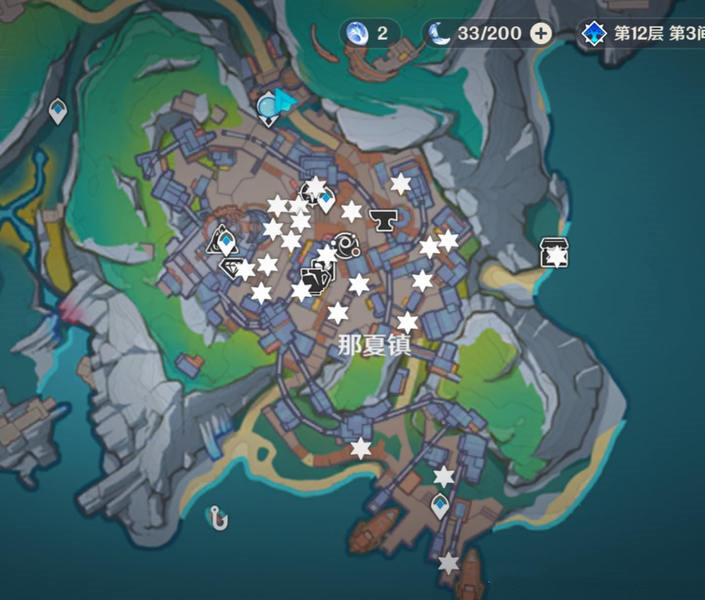Click the moon-icon resin counter

[x=477, y=33]
